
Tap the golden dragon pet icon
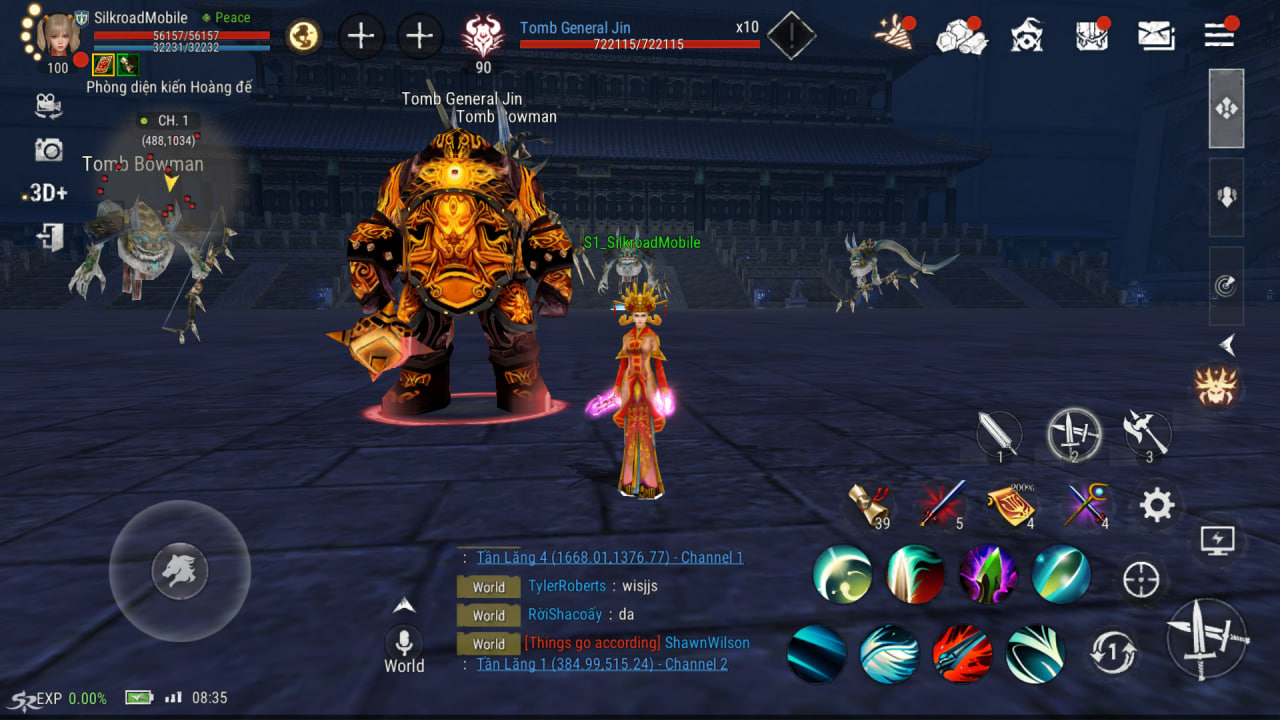tap(303, 37)
